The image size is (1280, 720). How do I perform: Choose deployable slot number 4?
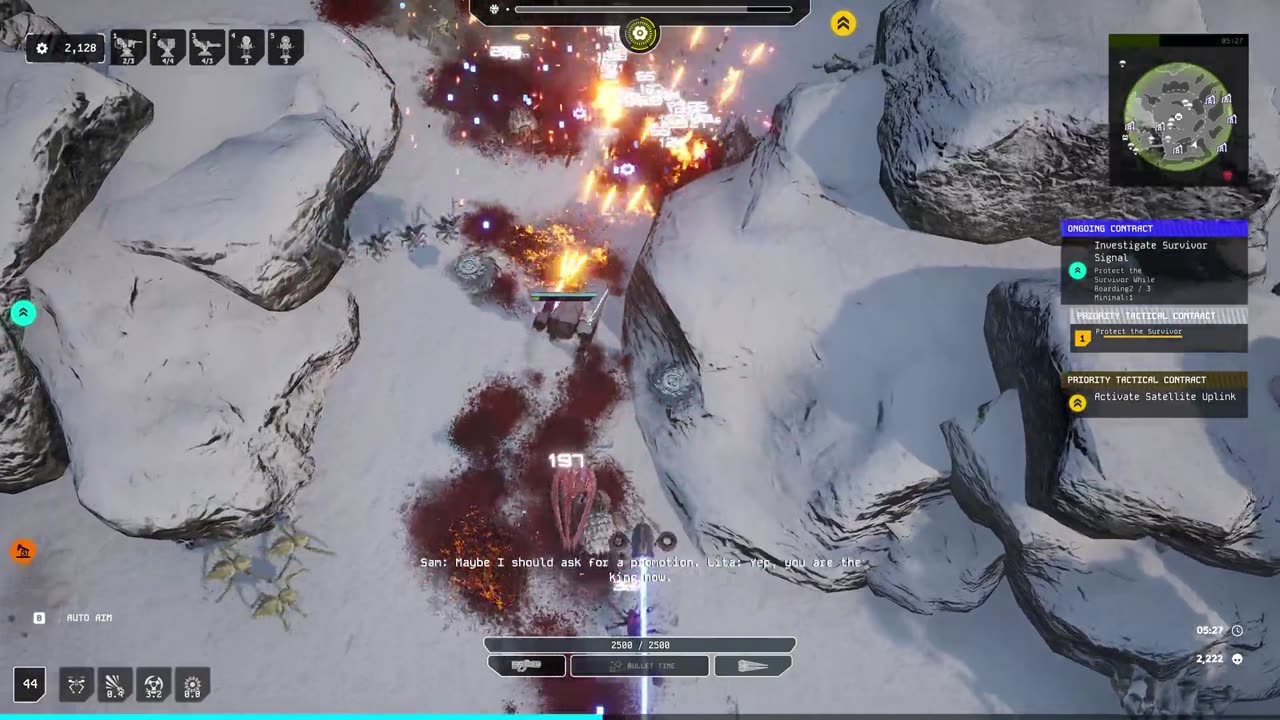pos(246,47)
